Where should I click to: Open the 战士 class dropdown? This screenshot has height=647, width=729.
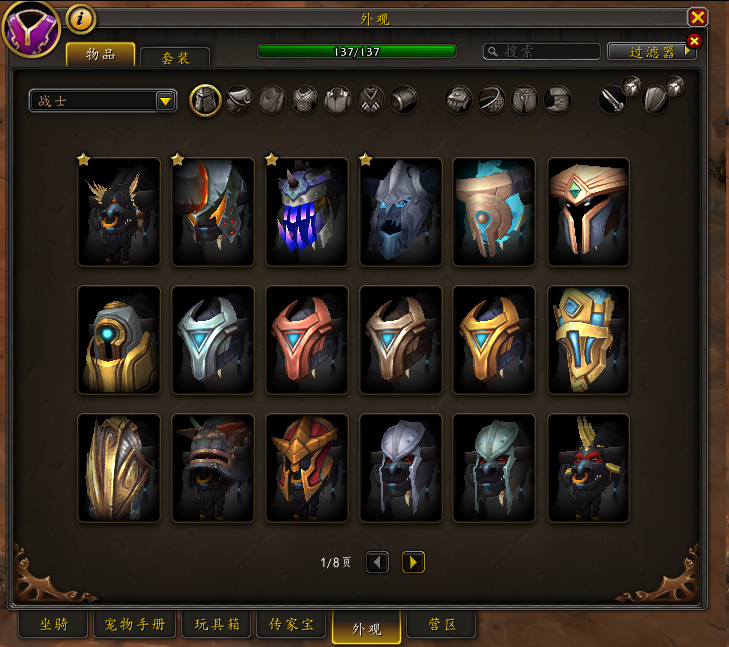(103, 100)
